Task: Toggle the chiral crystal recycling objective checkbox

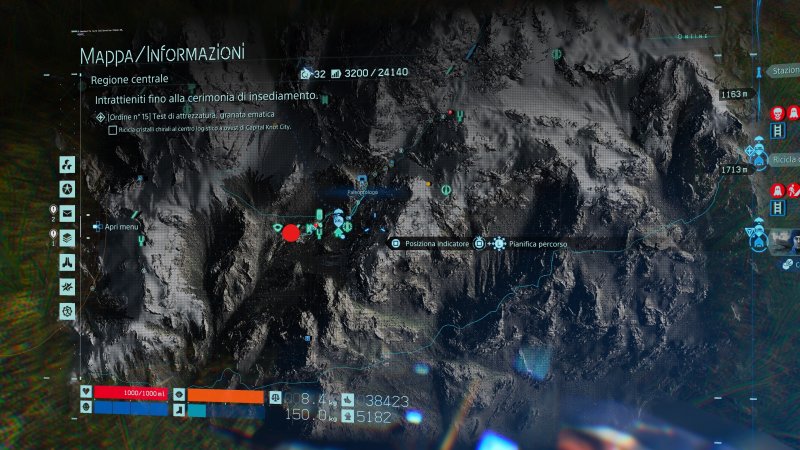Action: point(112,130)
